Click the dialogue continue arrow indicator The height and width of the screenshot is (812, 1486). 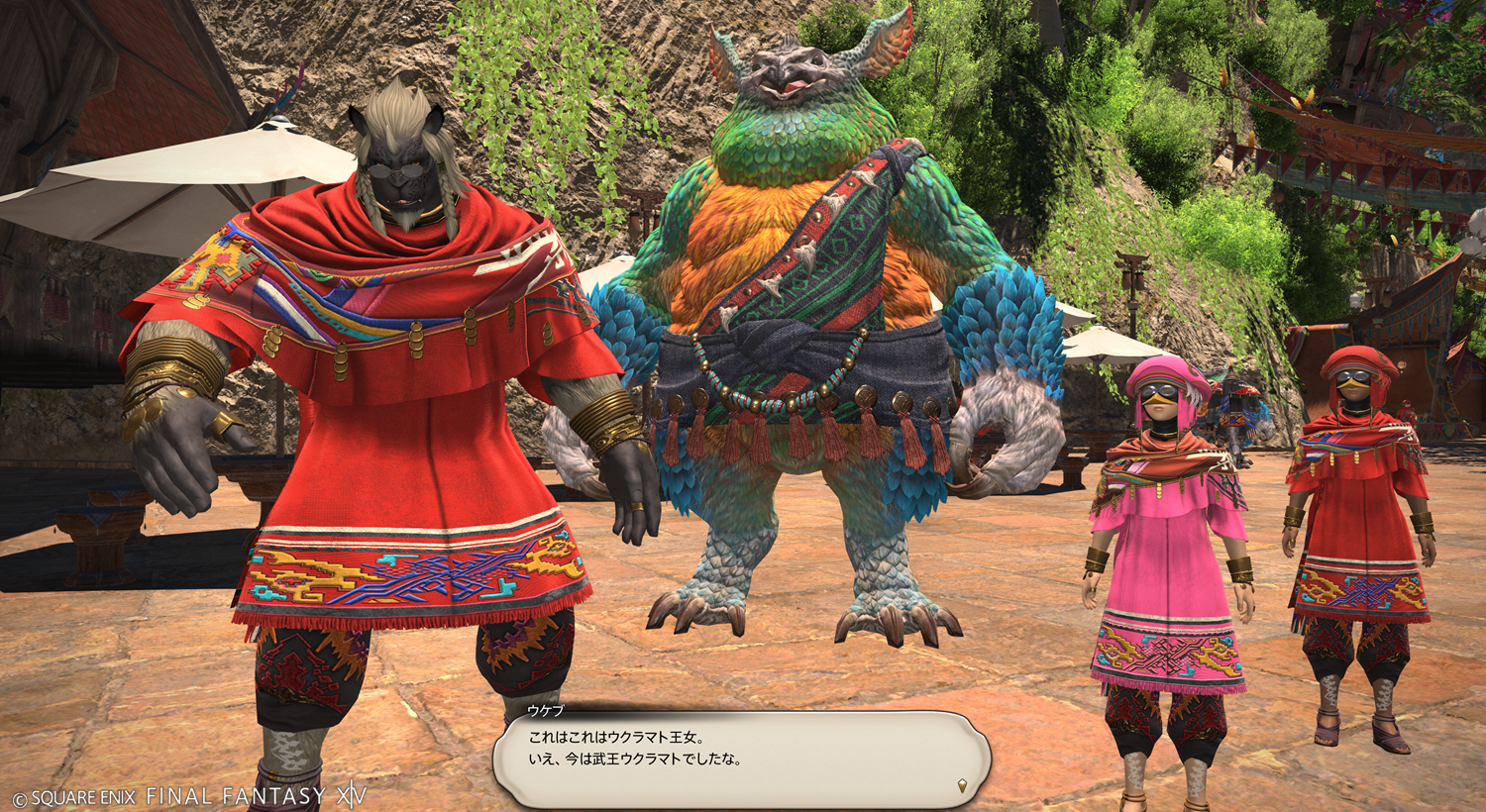point(962,786)
